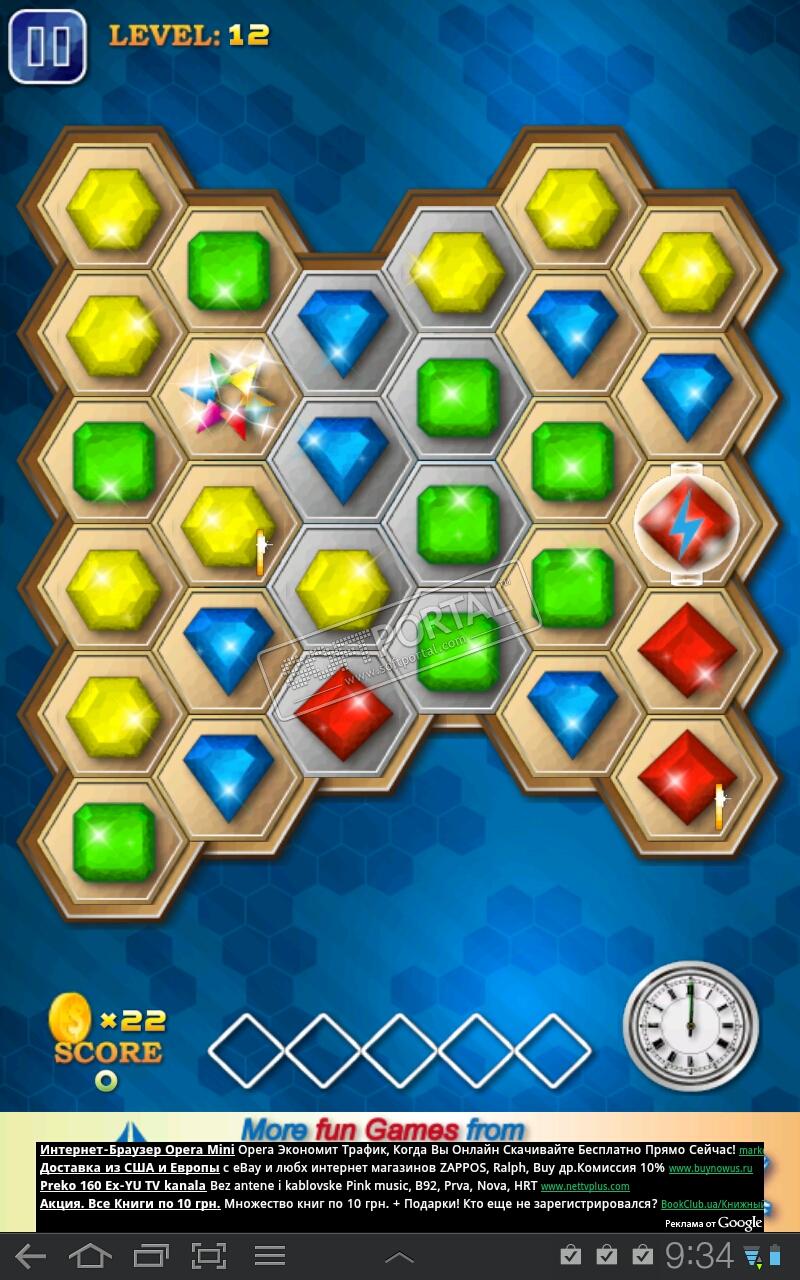This screenshot has width=800, height=1280.
Task: Choose the red gem with orange bar marker
Action: click(688, 778)
